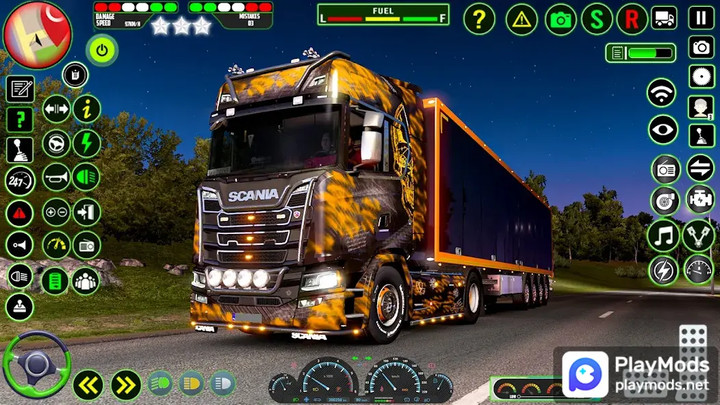The image size is (720, 405).
Task: Tap the left turn signal arrows
Action: [x=89, y=384]
